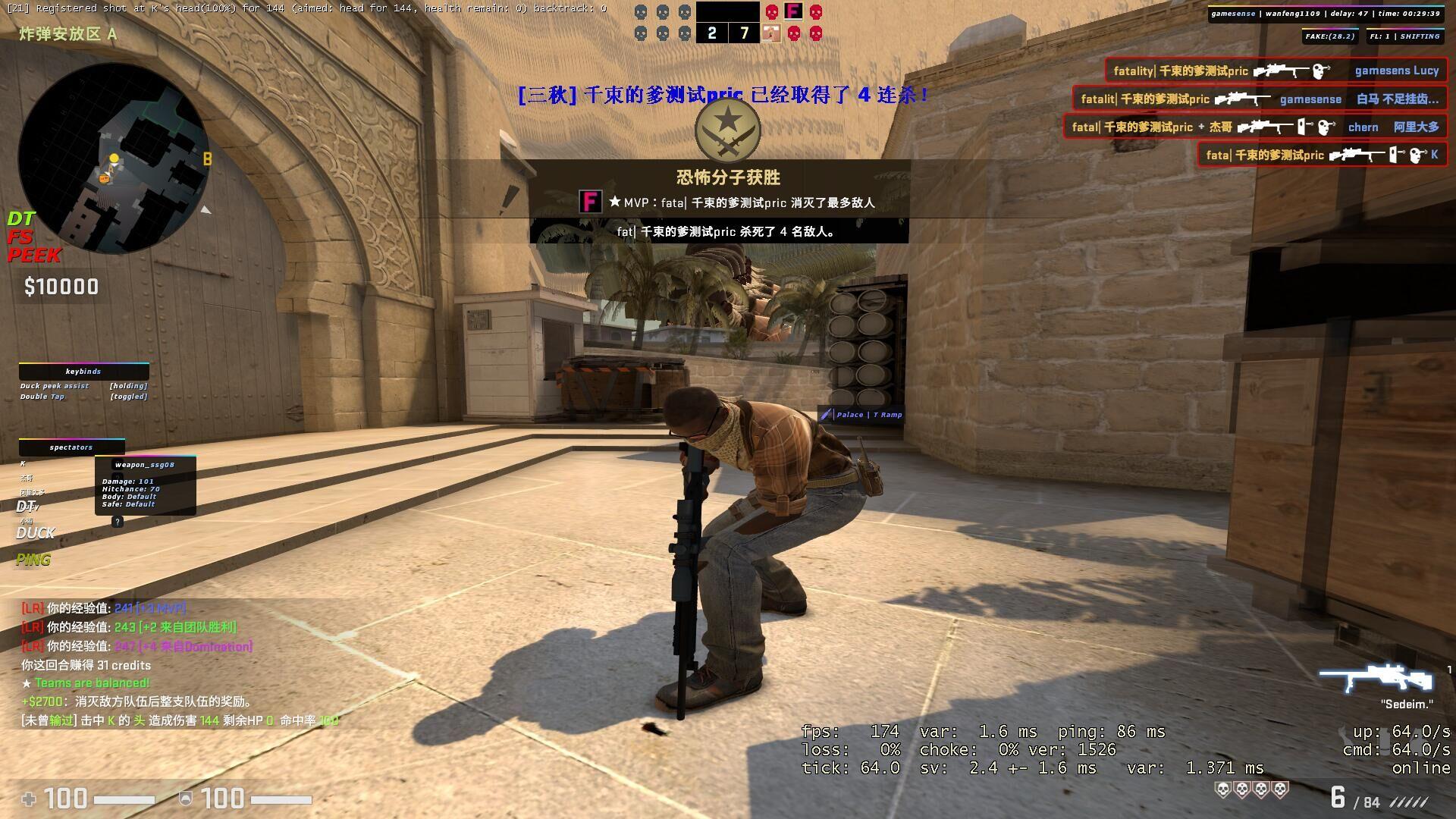Collapse the spectators panel header
This screenshot has width=1456, height=819.
click(x=71, y=447)
